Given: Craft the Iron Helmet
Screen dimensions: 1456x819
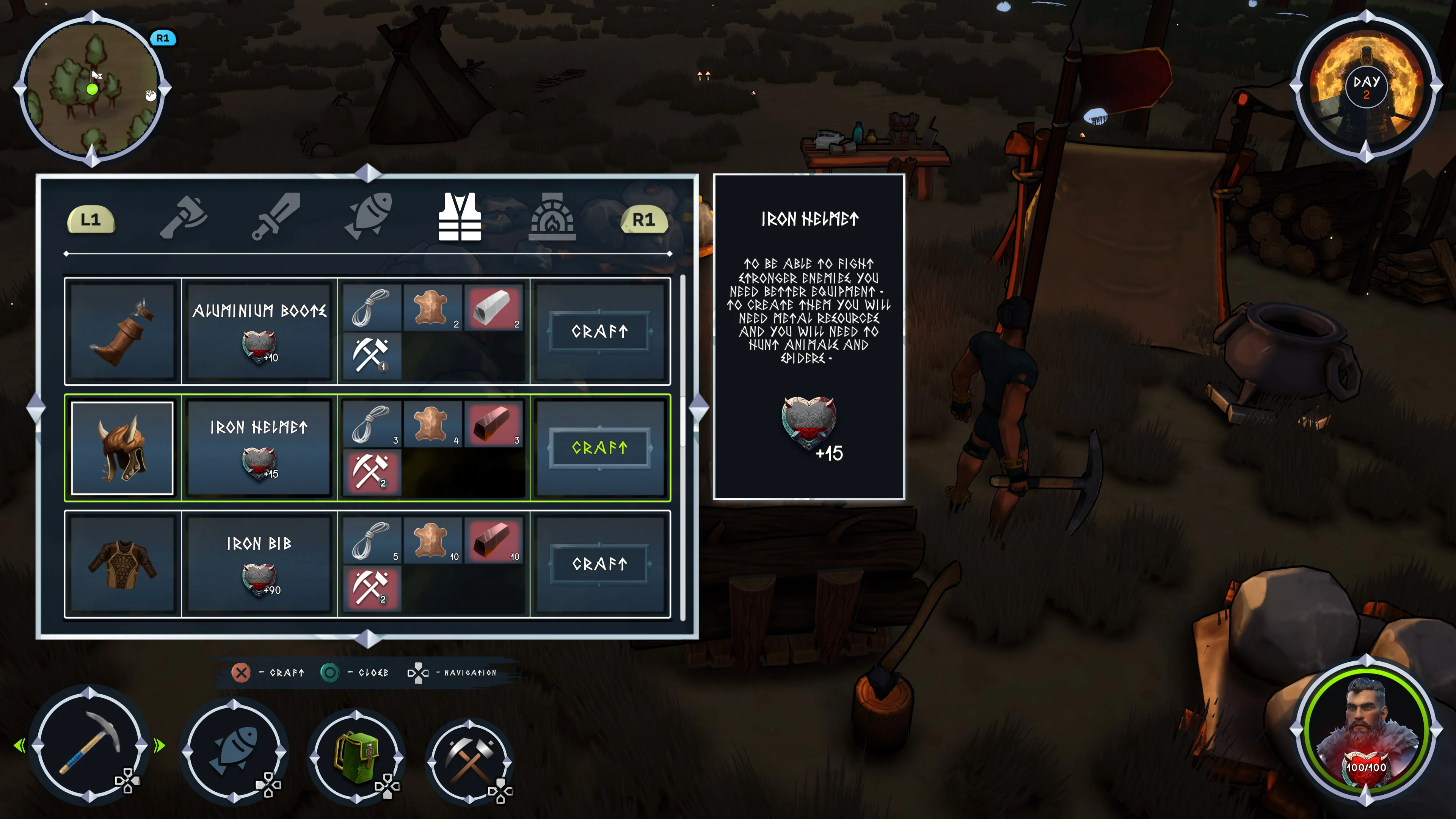Looking at the screenshot, I should point(600,448).
